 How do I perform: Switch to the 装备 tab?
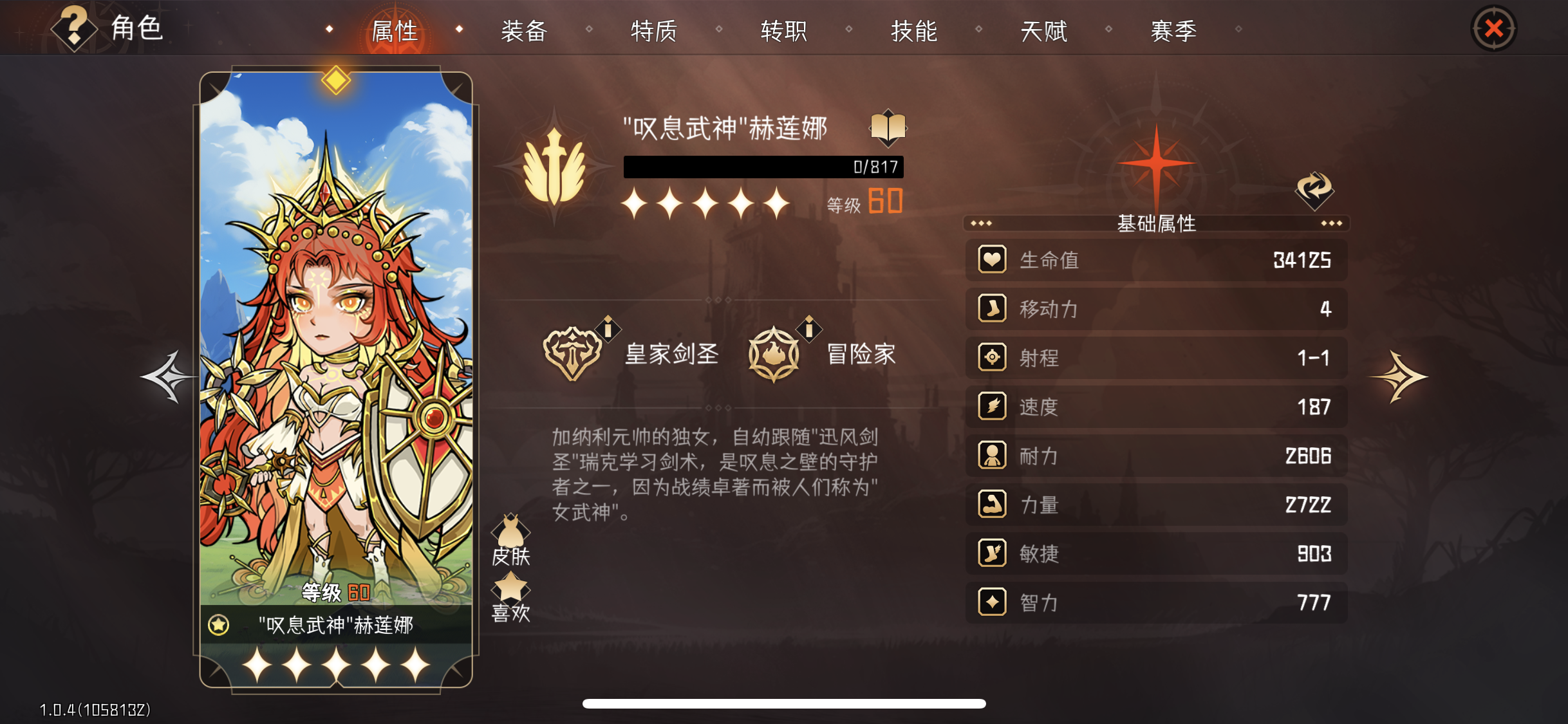click(x=524, y=30)
